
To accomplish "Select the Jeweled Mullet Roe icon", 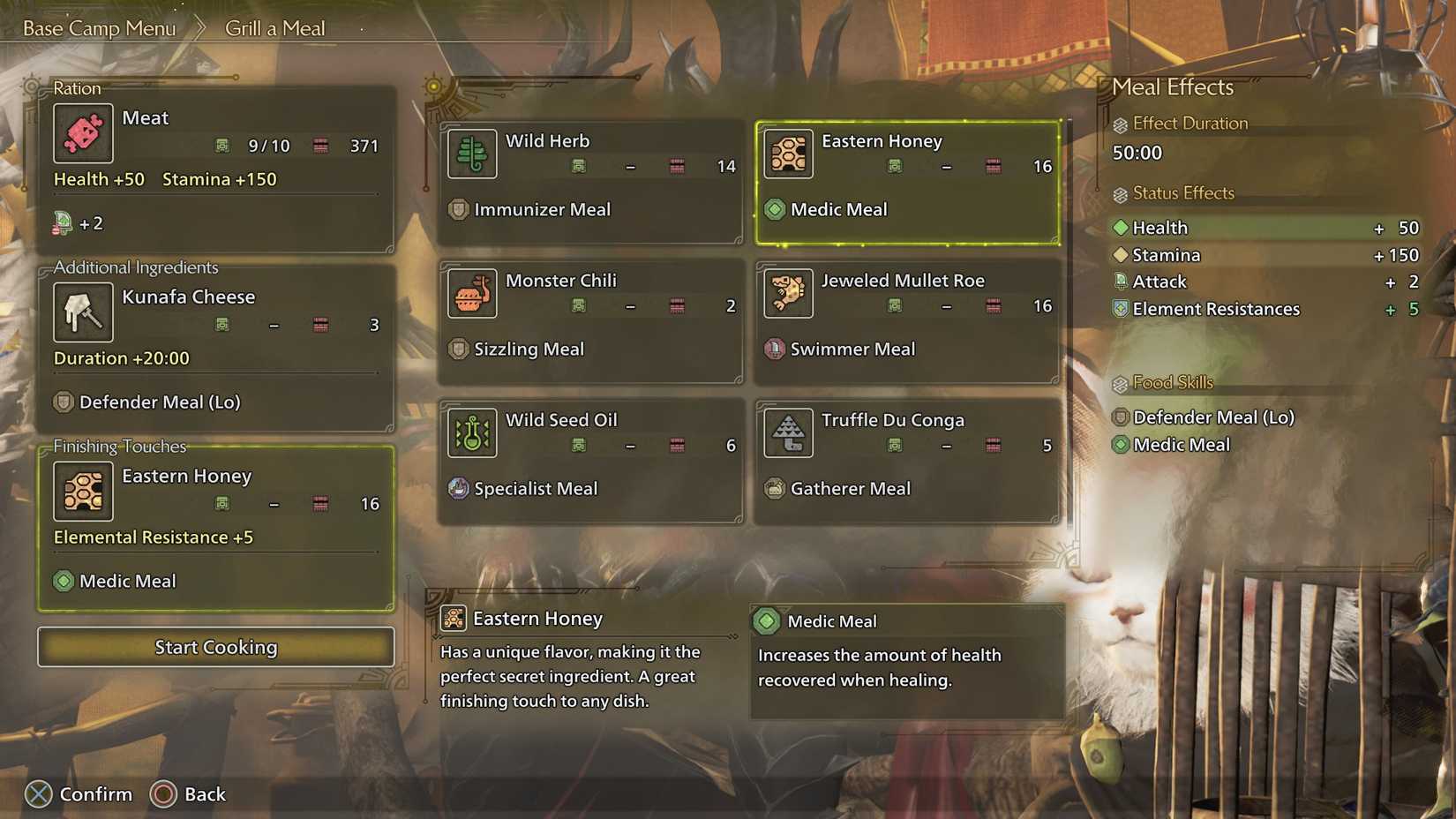I will 788,293.
